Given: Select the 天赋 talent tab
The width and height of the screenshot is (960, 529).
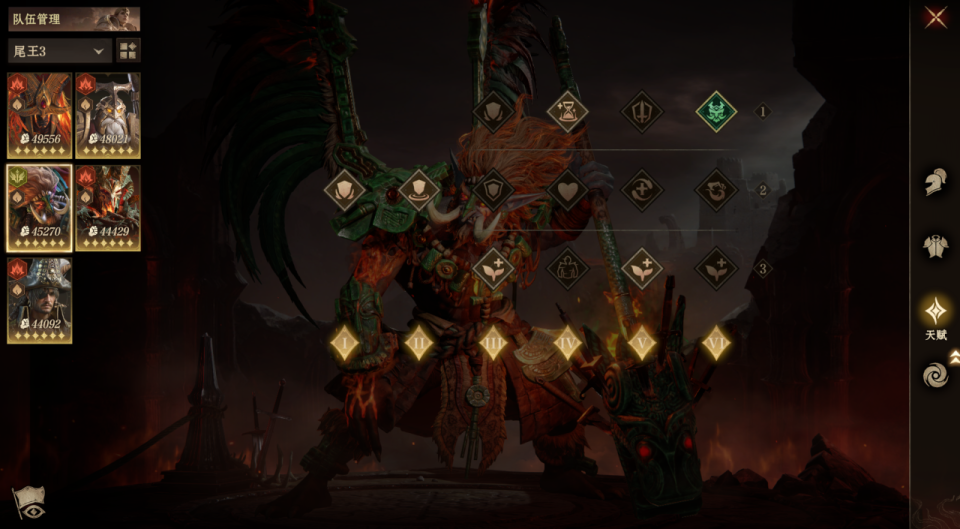Looking at the screenshot, I should (935, 314).
